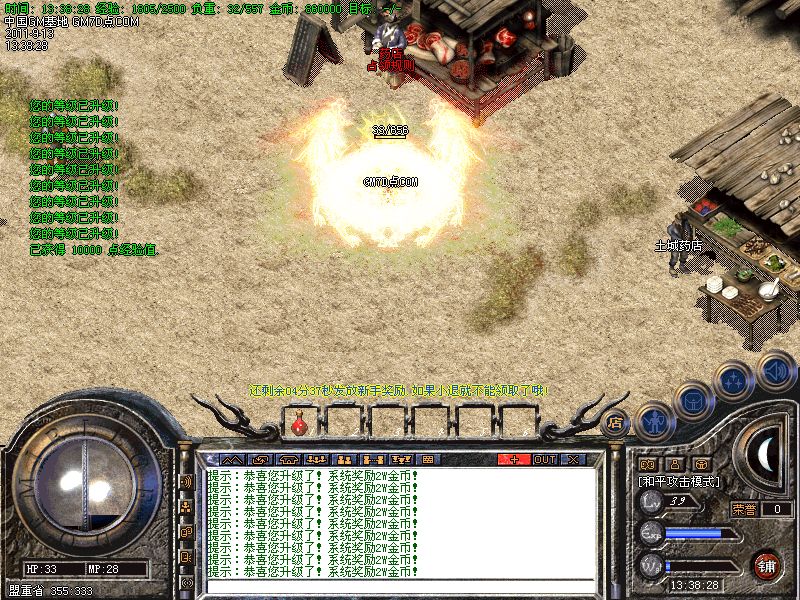This screenshot has height=600, width=800.
Task: Click the OUT button on the chat bar
Action: 544,459
